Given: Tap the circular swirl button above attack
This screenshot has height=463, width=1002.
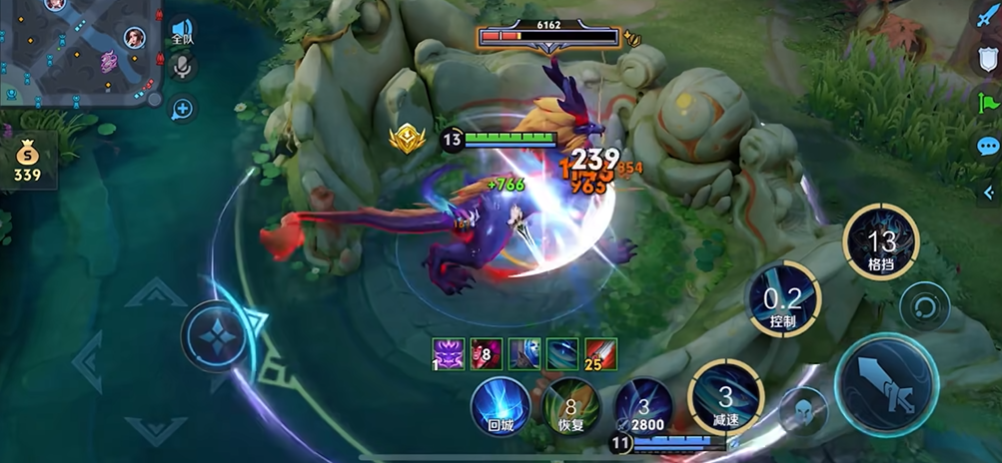Looking at the screenshot, I should (x=924, y=306).
